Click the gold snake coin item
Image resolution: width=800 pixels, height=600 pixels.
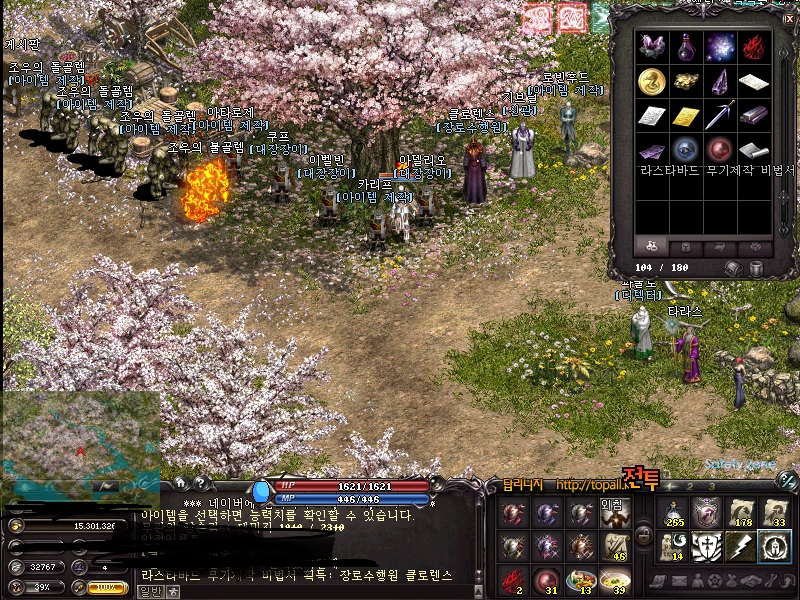652,82
